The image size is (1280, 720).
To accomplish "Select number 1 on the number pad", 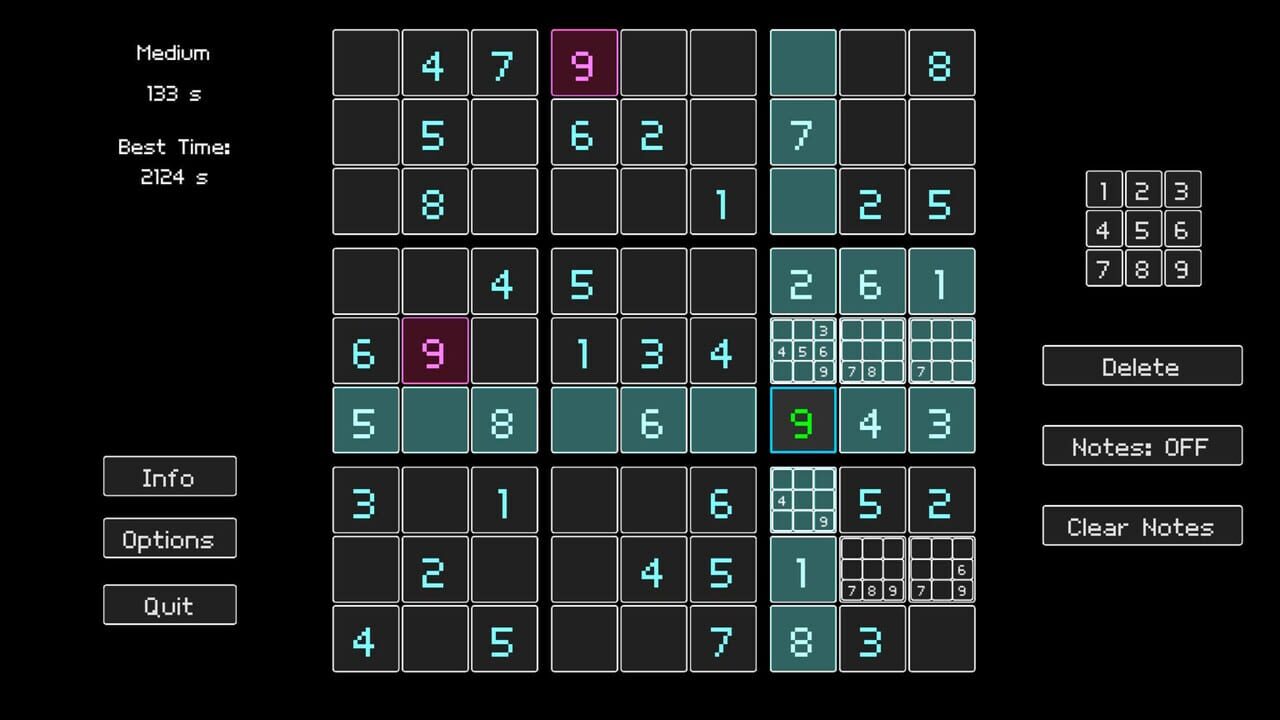I will 1104,190.
